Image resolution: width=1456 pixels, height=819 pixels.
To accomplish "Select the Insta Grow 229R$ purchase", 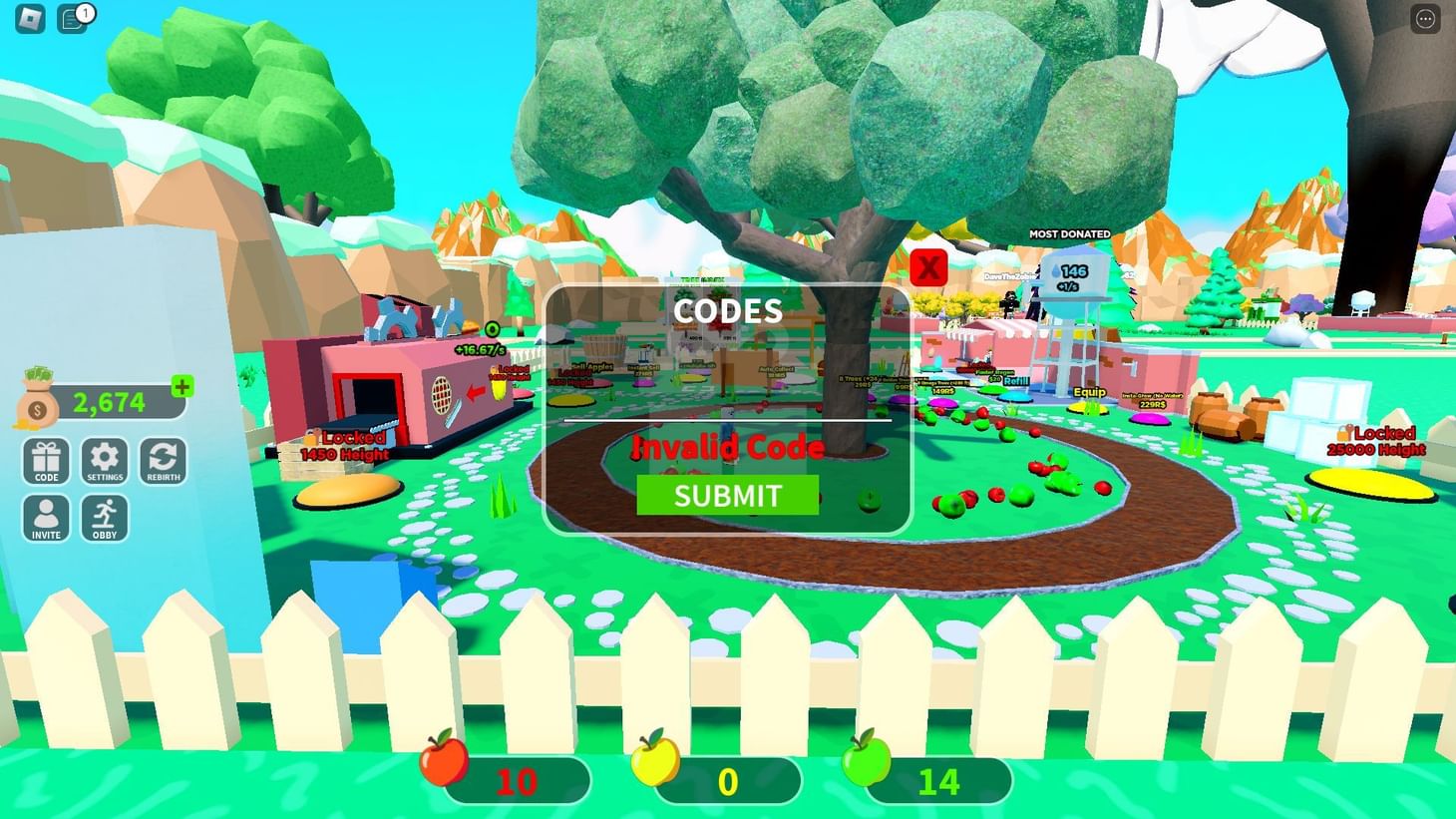I will coord(1152,399).
